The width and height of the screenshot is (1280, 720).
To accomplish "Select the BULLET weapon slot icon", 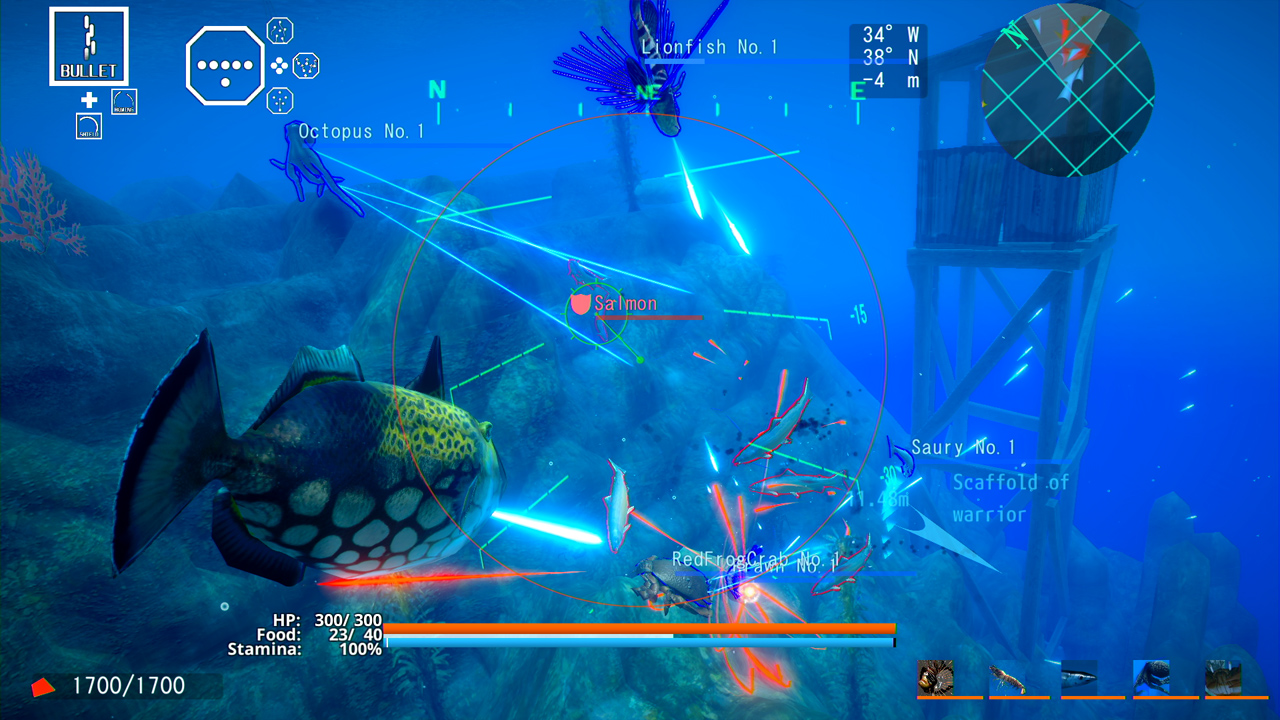I will coord(89,45).
